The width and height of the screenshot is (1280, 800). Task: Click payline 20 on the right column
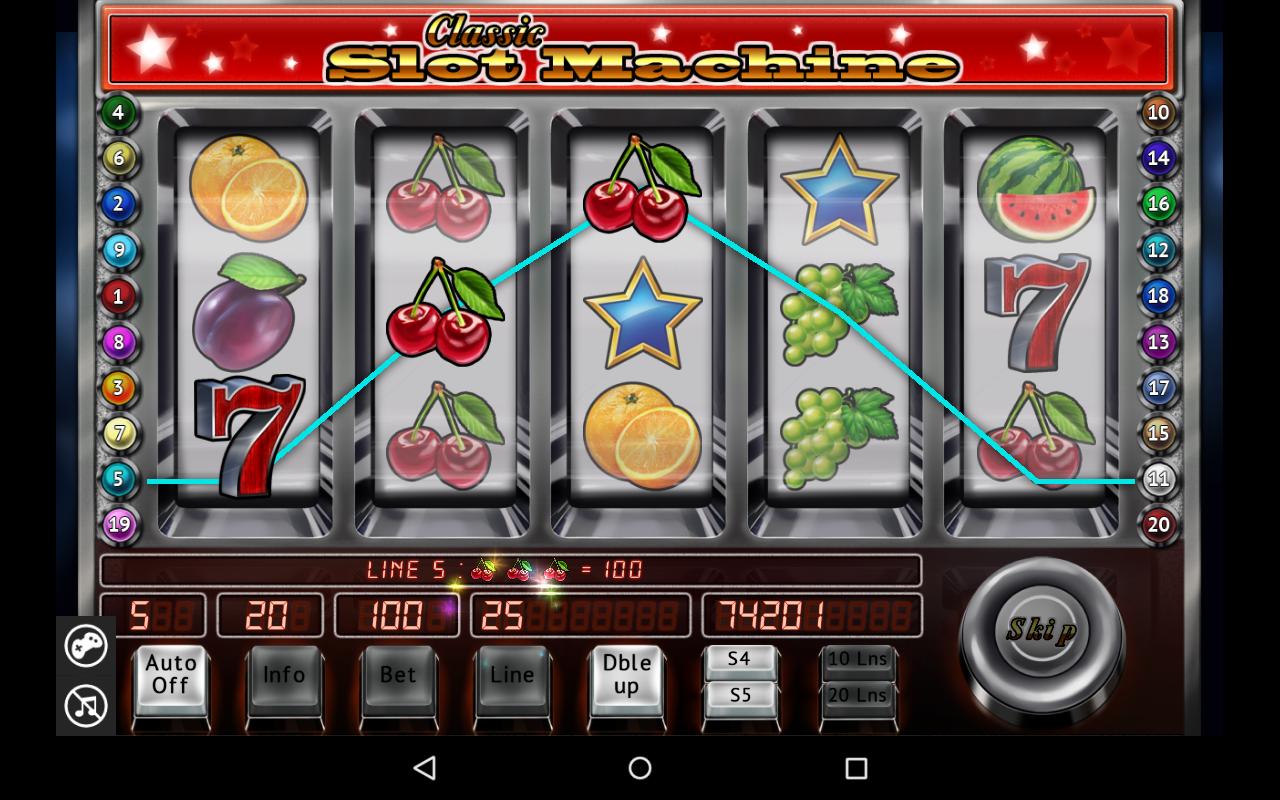[x=1157, y=524]
